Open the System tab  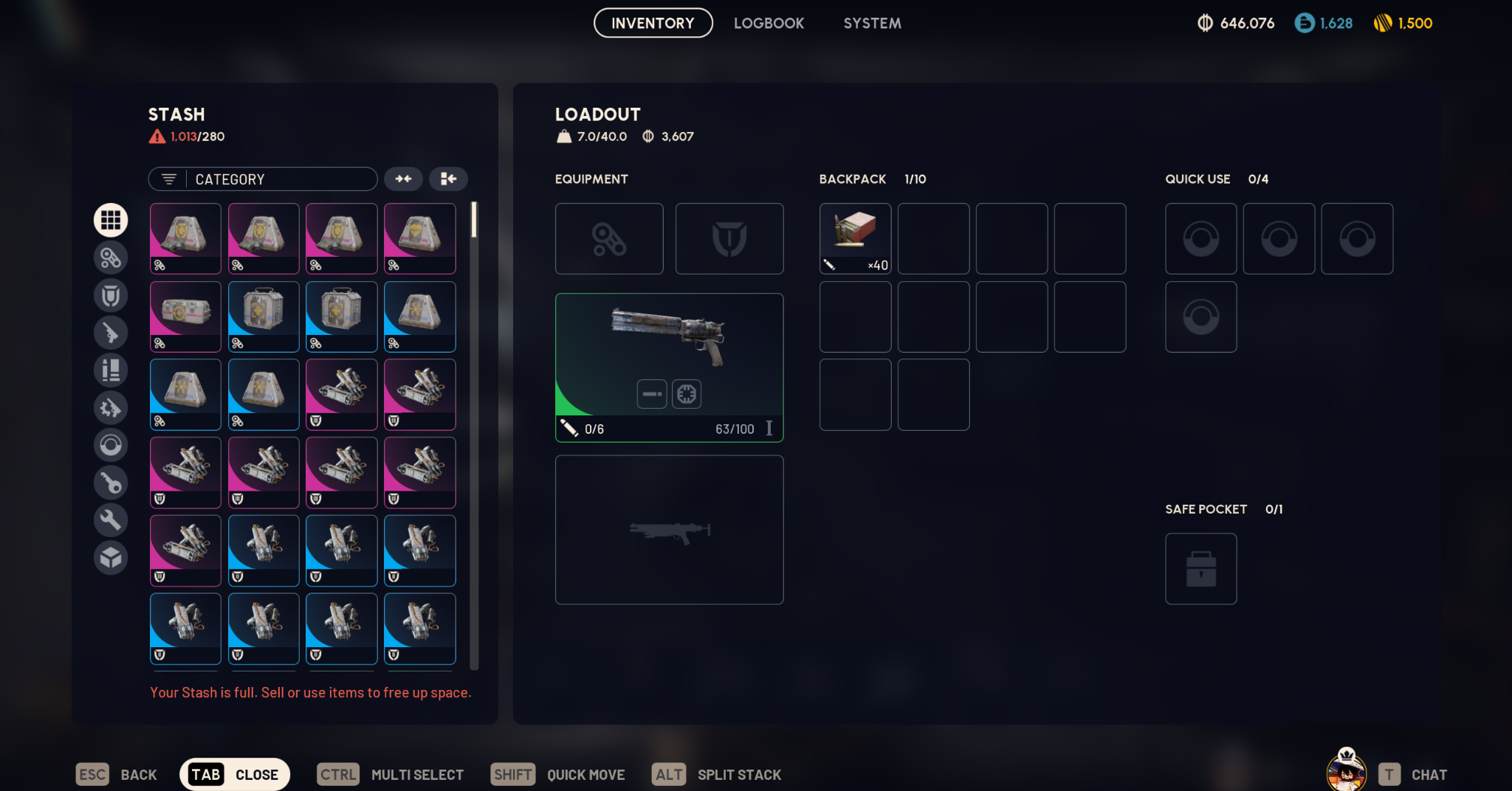pos(872,23)
